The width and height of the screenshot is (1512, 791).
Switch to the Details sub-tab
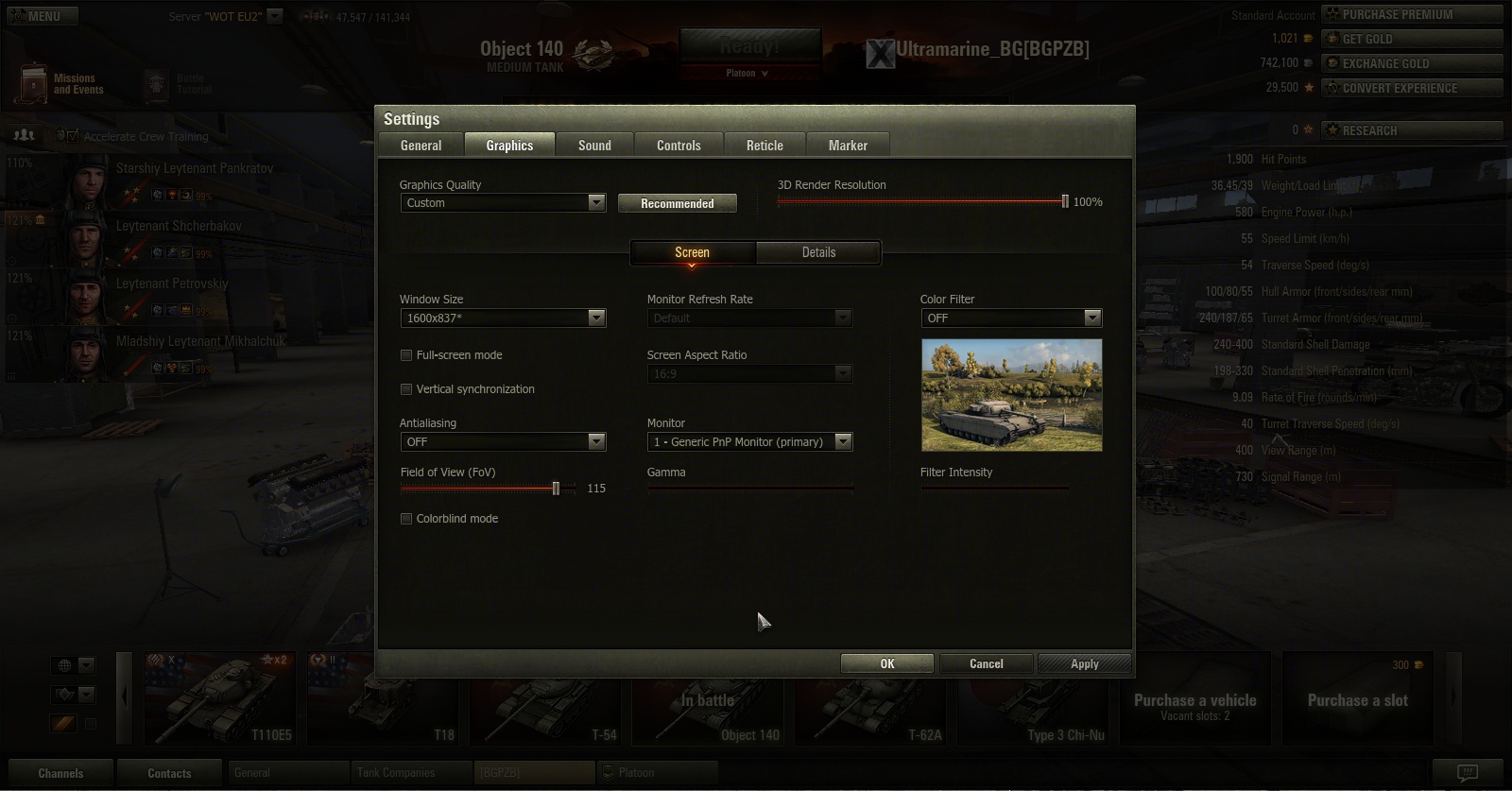click(818, 252)
